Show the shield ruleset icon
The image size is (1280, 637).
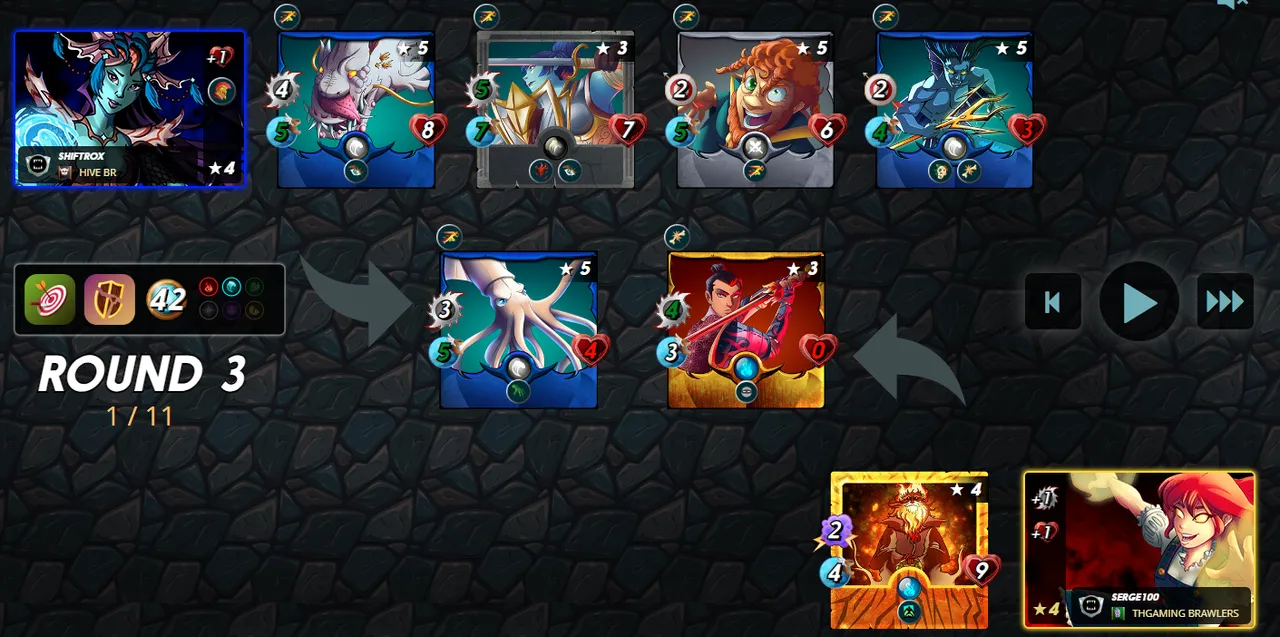pyautogui.click(x=109, y=299)
